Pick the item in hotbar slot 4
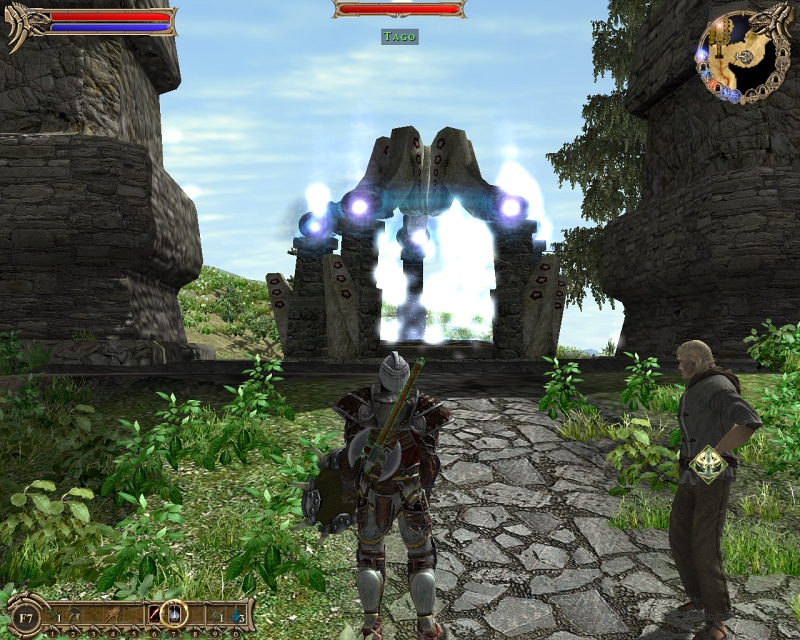Viewport: 800px width, 640px height. point(112,614)
